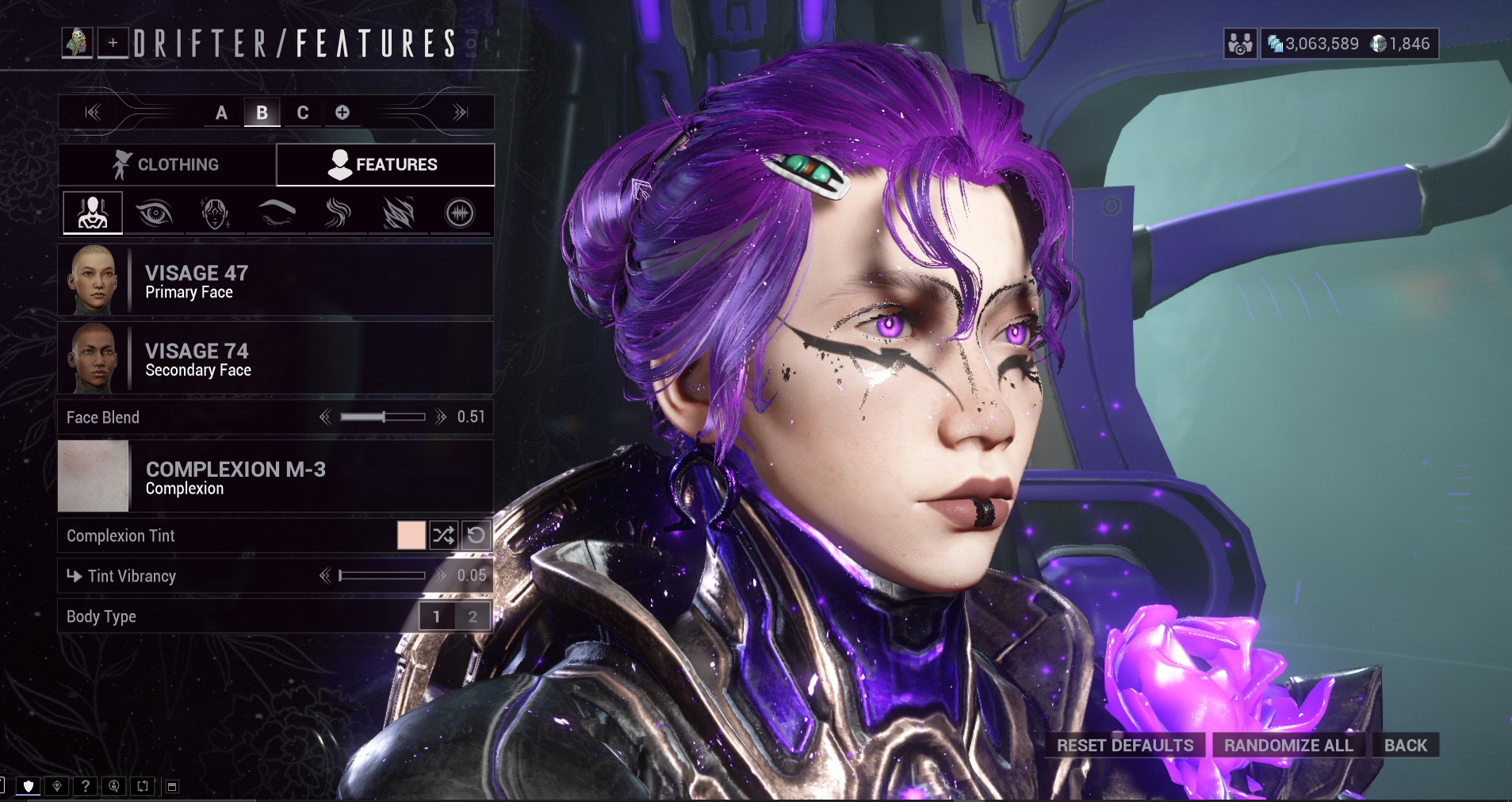Open the eyebrows feature category

point(277,213)
